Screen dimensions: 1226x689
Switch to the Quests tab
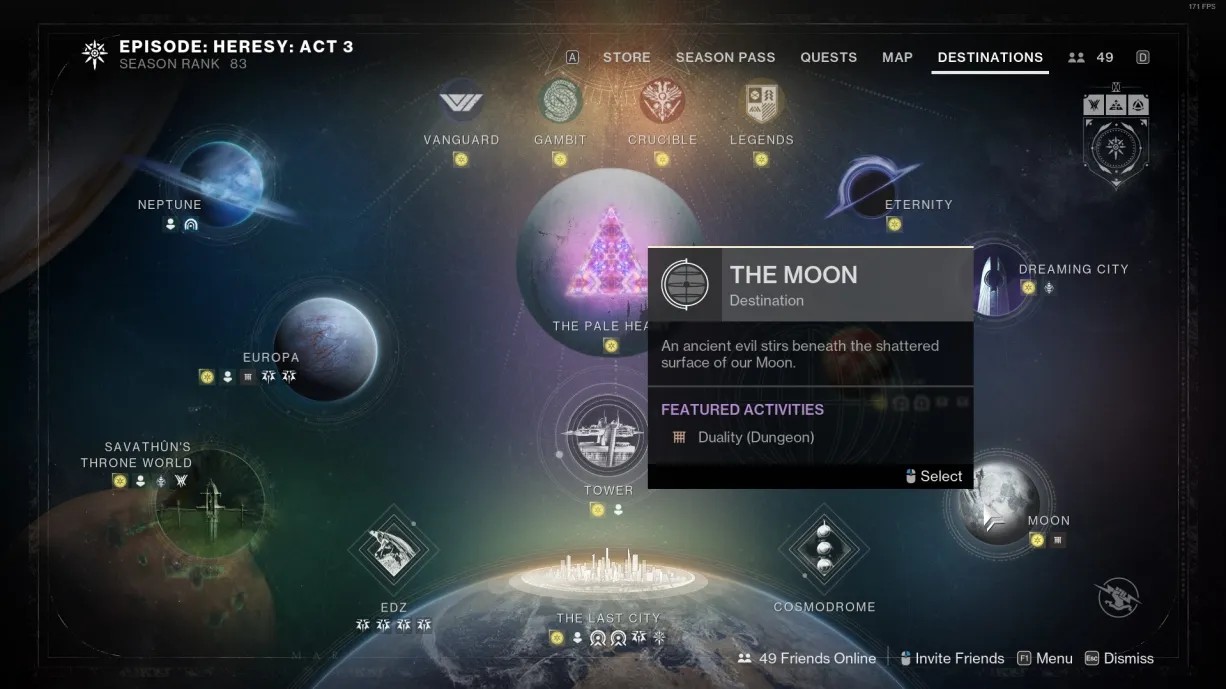(x=828, y=57)
